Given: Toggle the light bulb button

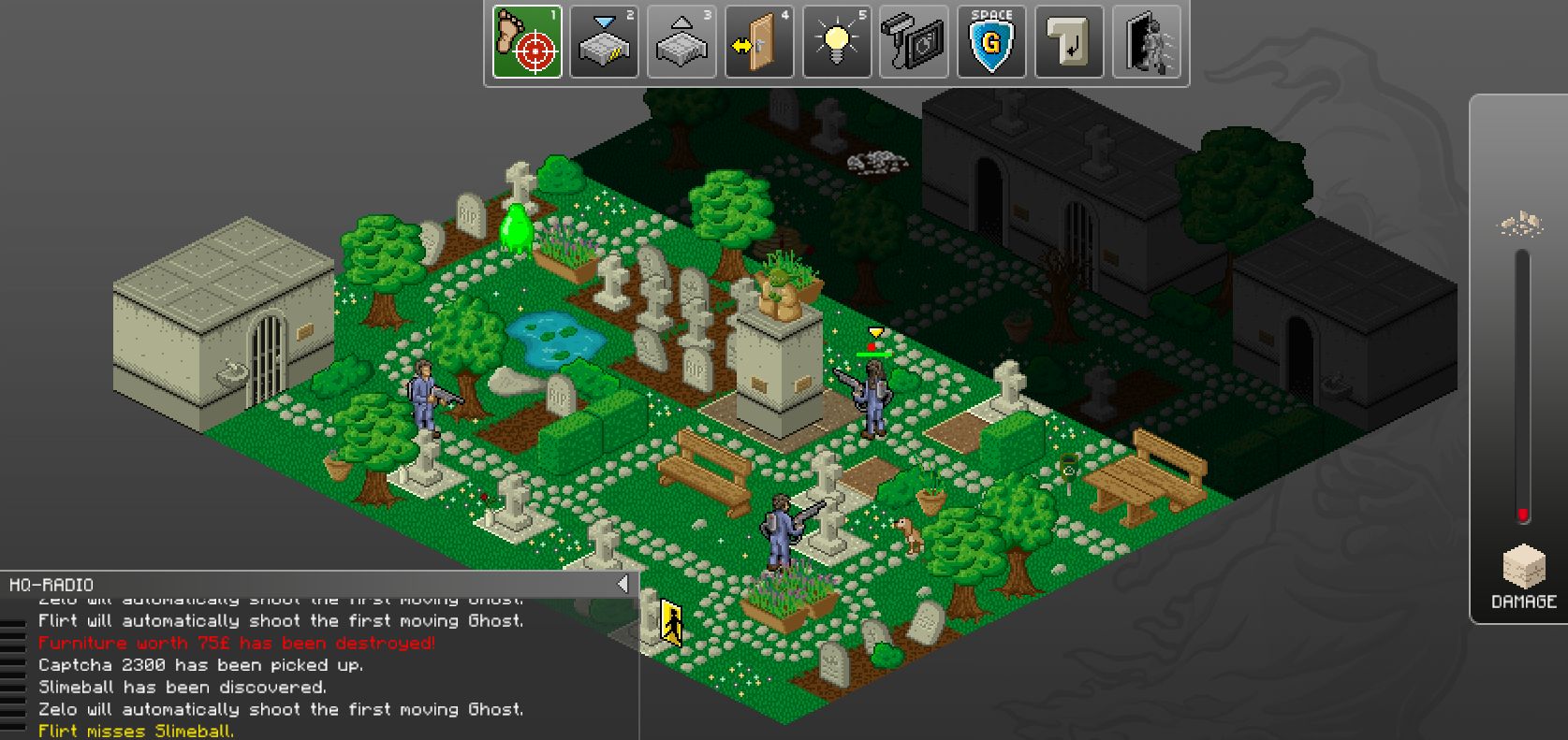Looking at the screenshot, I should click(837, 42).
